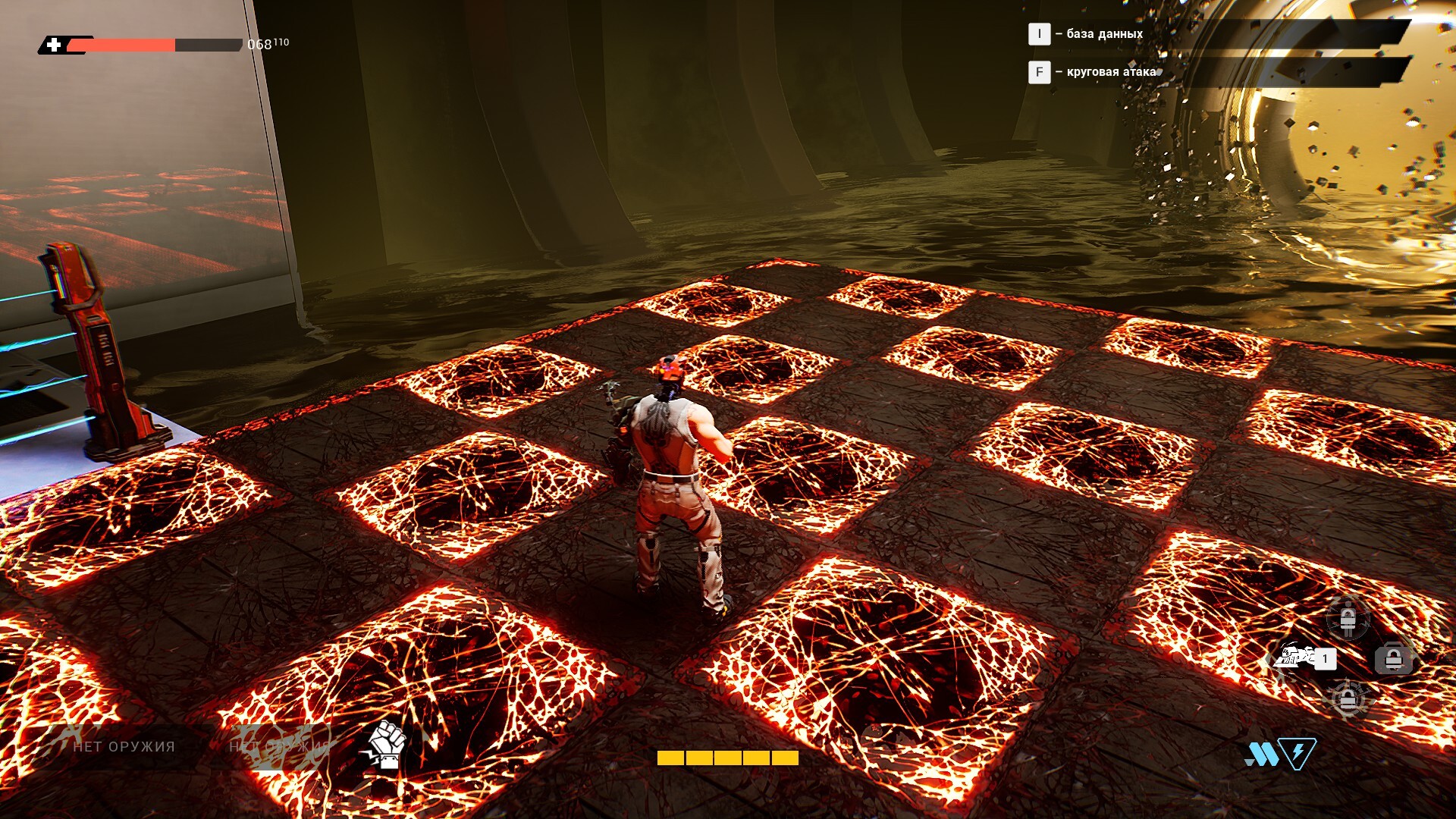Activate the lightning bolt triangle ability
This screenshot has width=1456, height=819.
pos(1298,753)
